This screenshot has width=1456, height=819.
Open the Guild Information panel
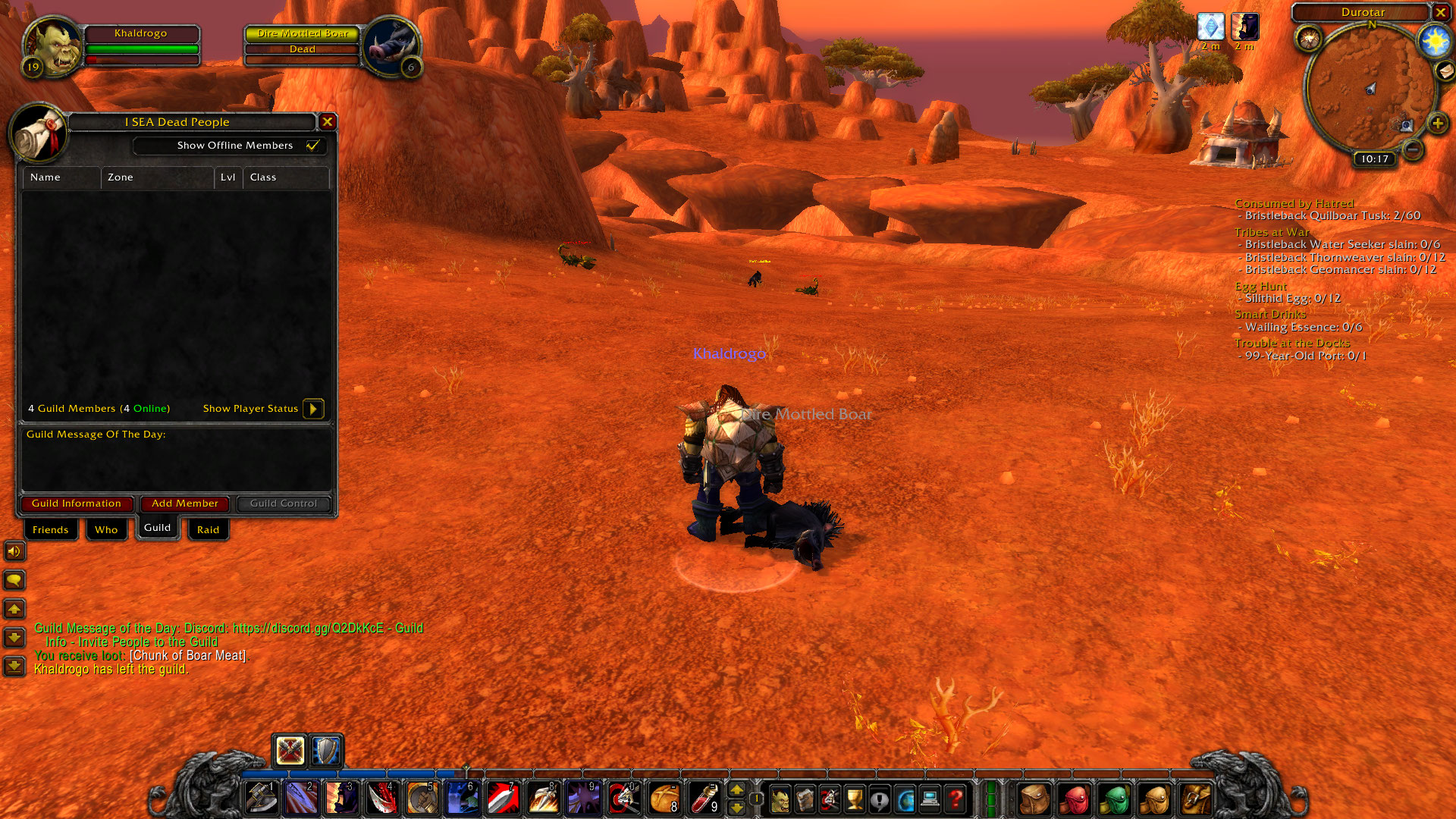pos(76,504)
